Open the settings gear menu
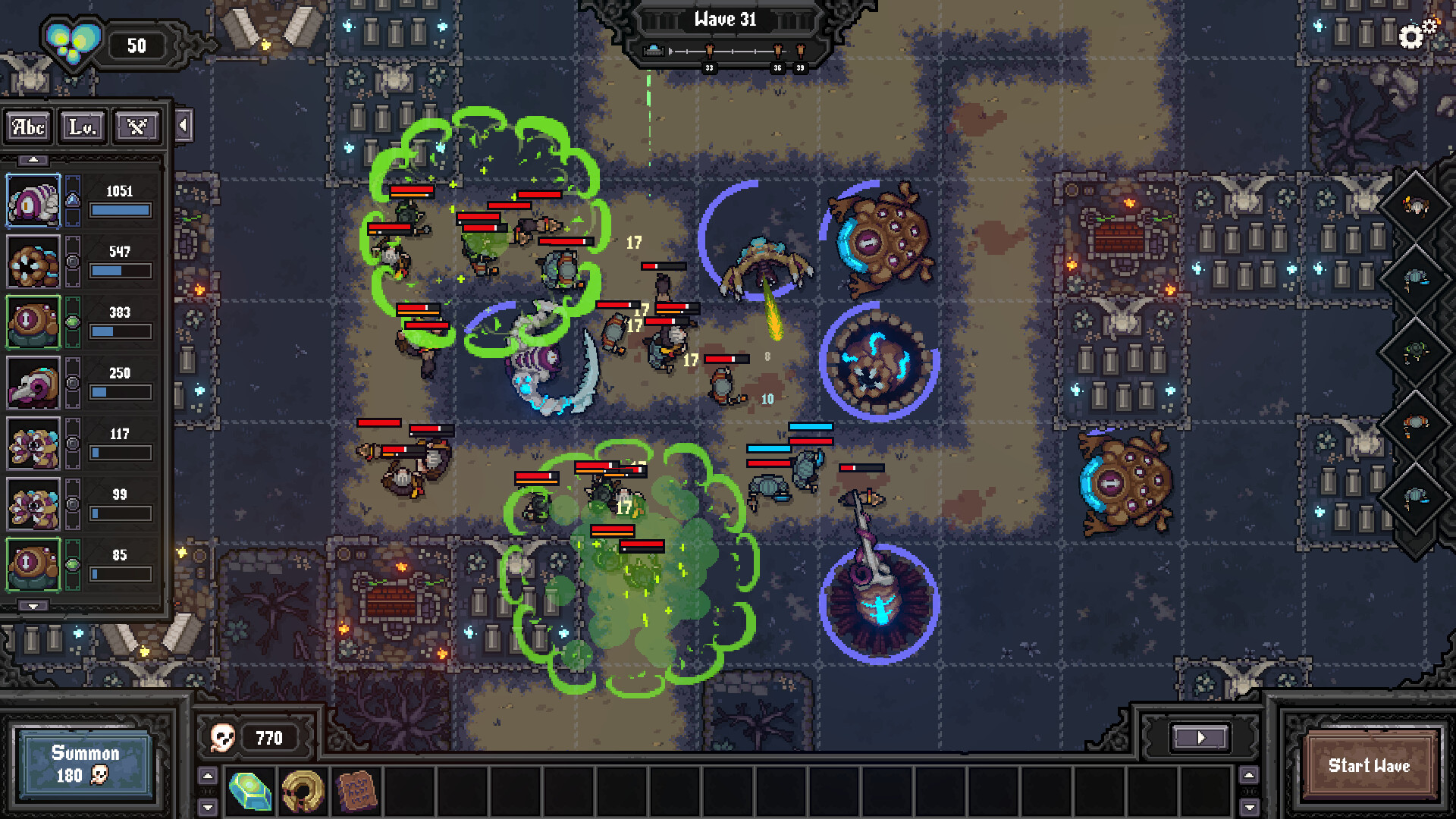Screen dimensions: 1456x819 [1410, 34]
